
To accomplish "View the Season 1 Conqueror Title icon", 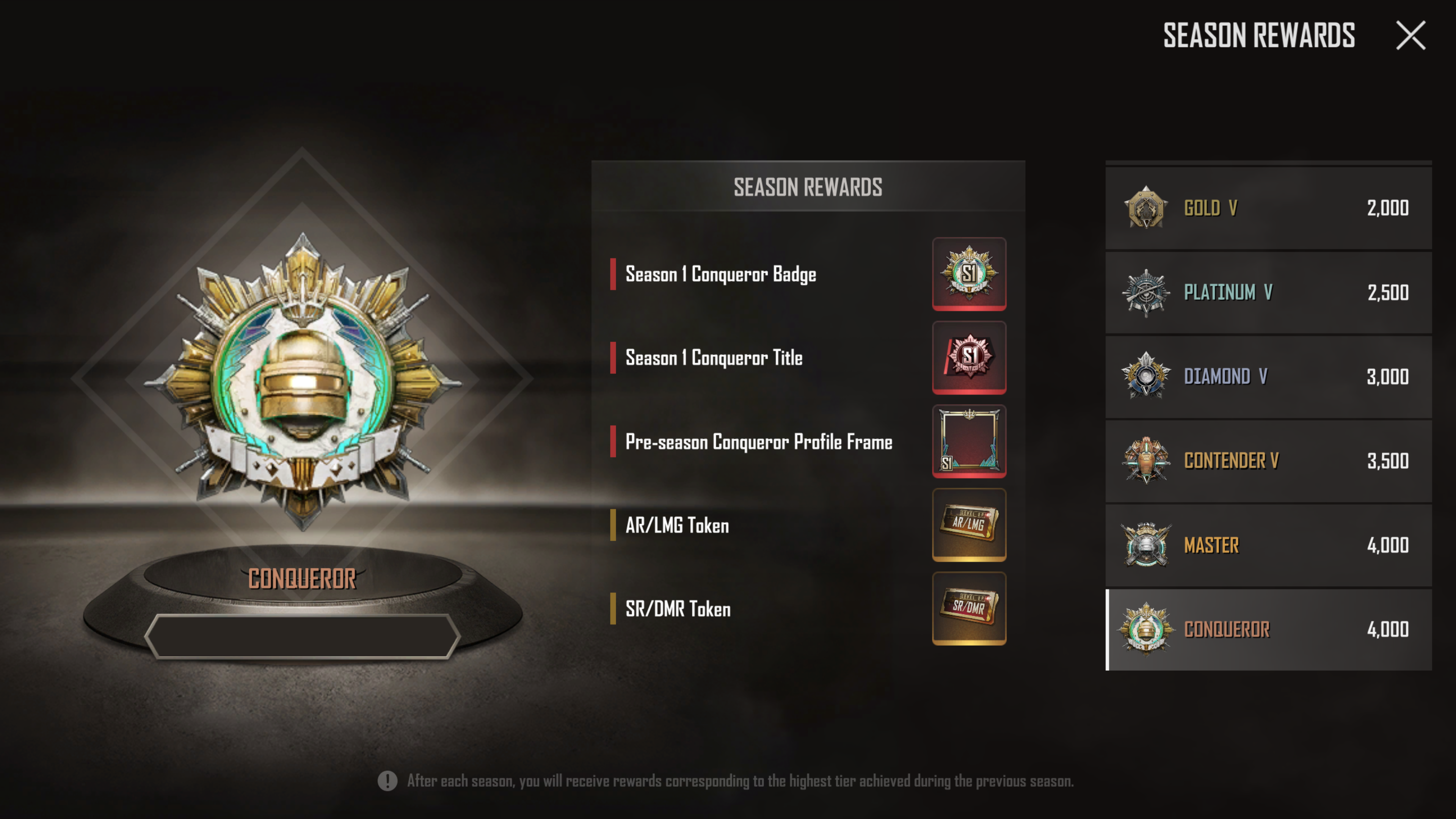I will pyautogui.click(x=969, y=357).
